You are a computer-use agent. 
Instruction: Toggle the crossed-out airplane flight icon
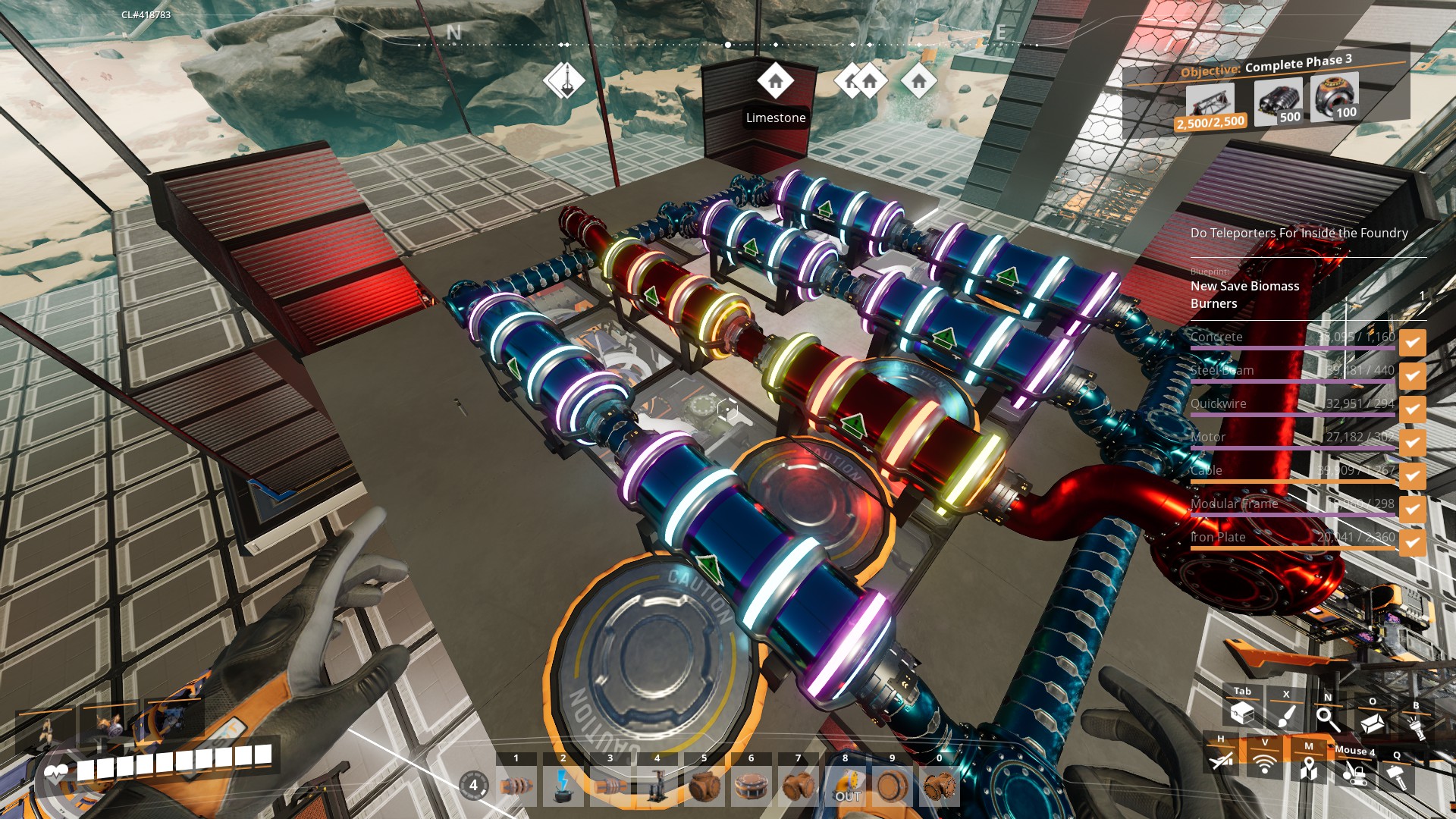tap(1220, 760)
